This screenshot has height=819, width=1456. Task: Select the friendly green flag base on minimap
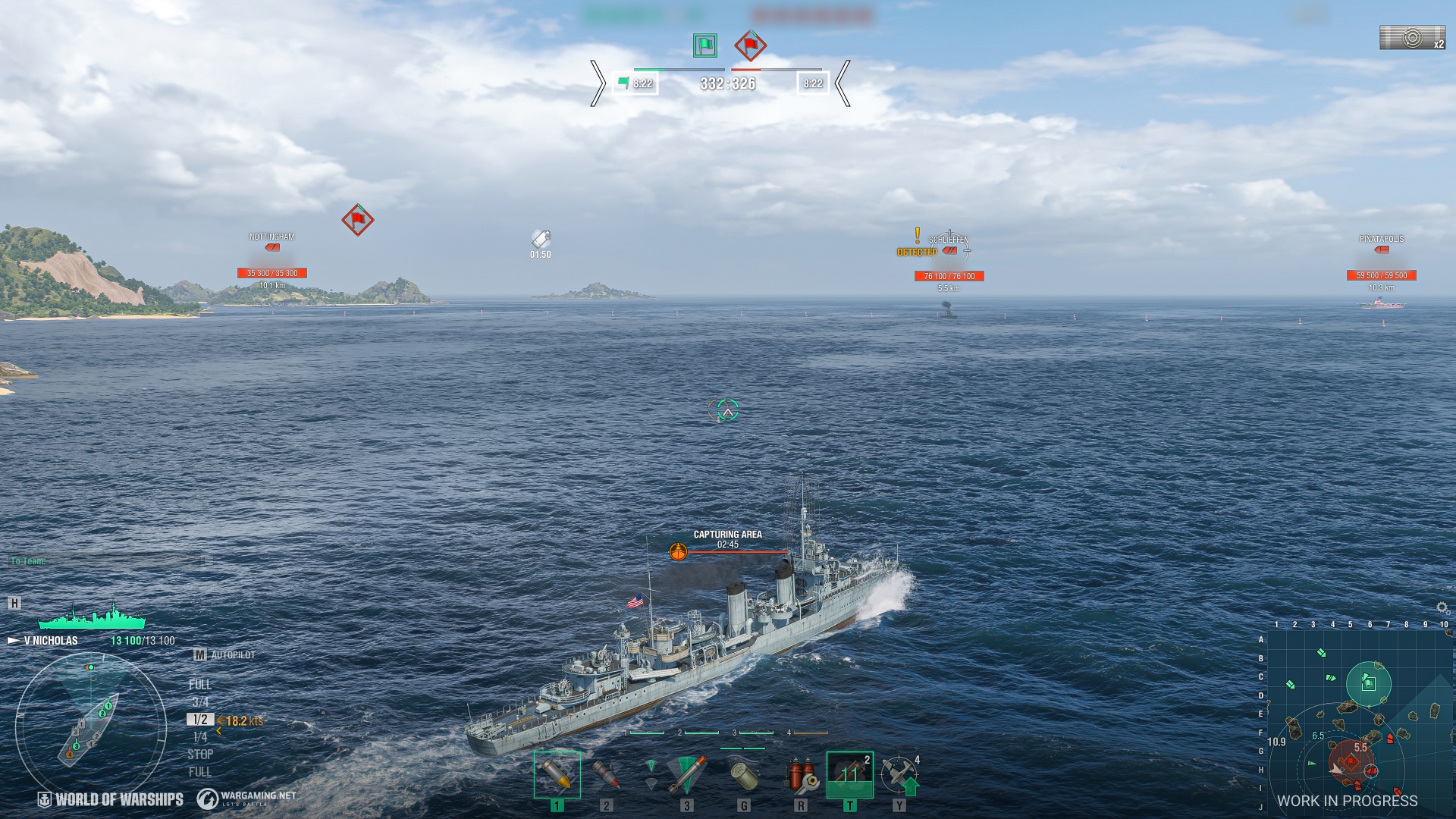coord(1368,683)
